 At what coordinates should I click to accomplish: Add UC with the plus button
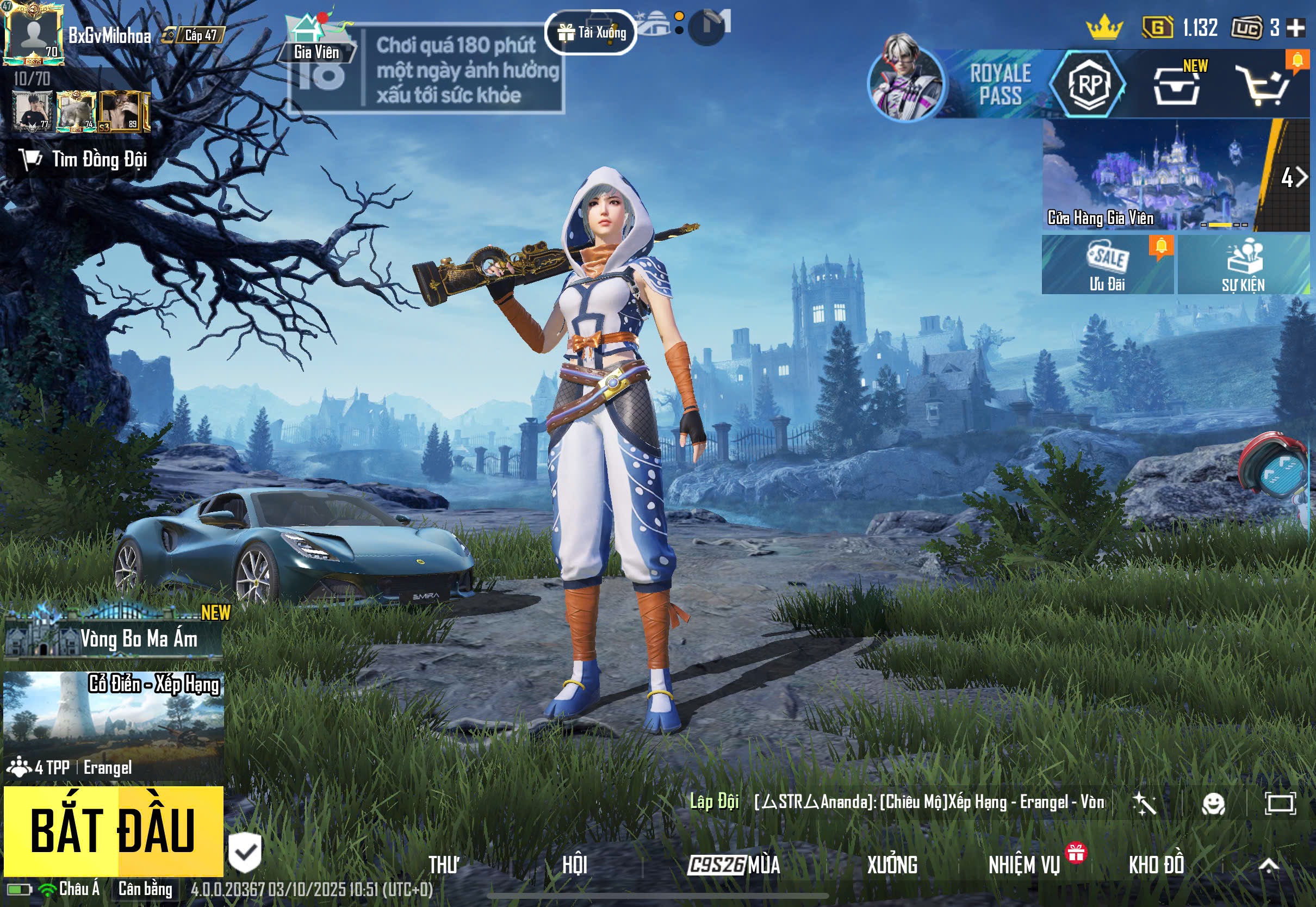tap(1295, 27)
